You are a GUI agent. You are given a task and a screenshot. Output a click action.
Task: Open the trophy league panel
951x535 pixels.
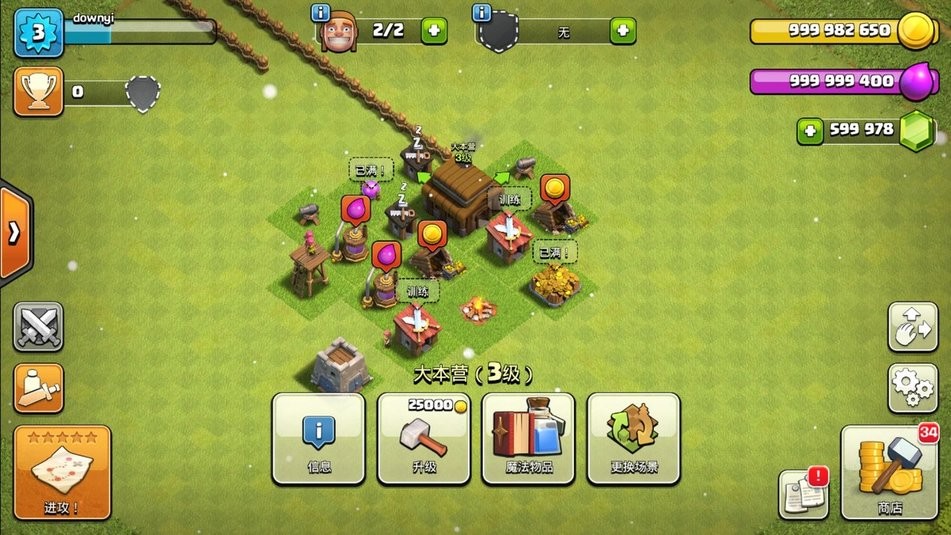pos(38,92)
